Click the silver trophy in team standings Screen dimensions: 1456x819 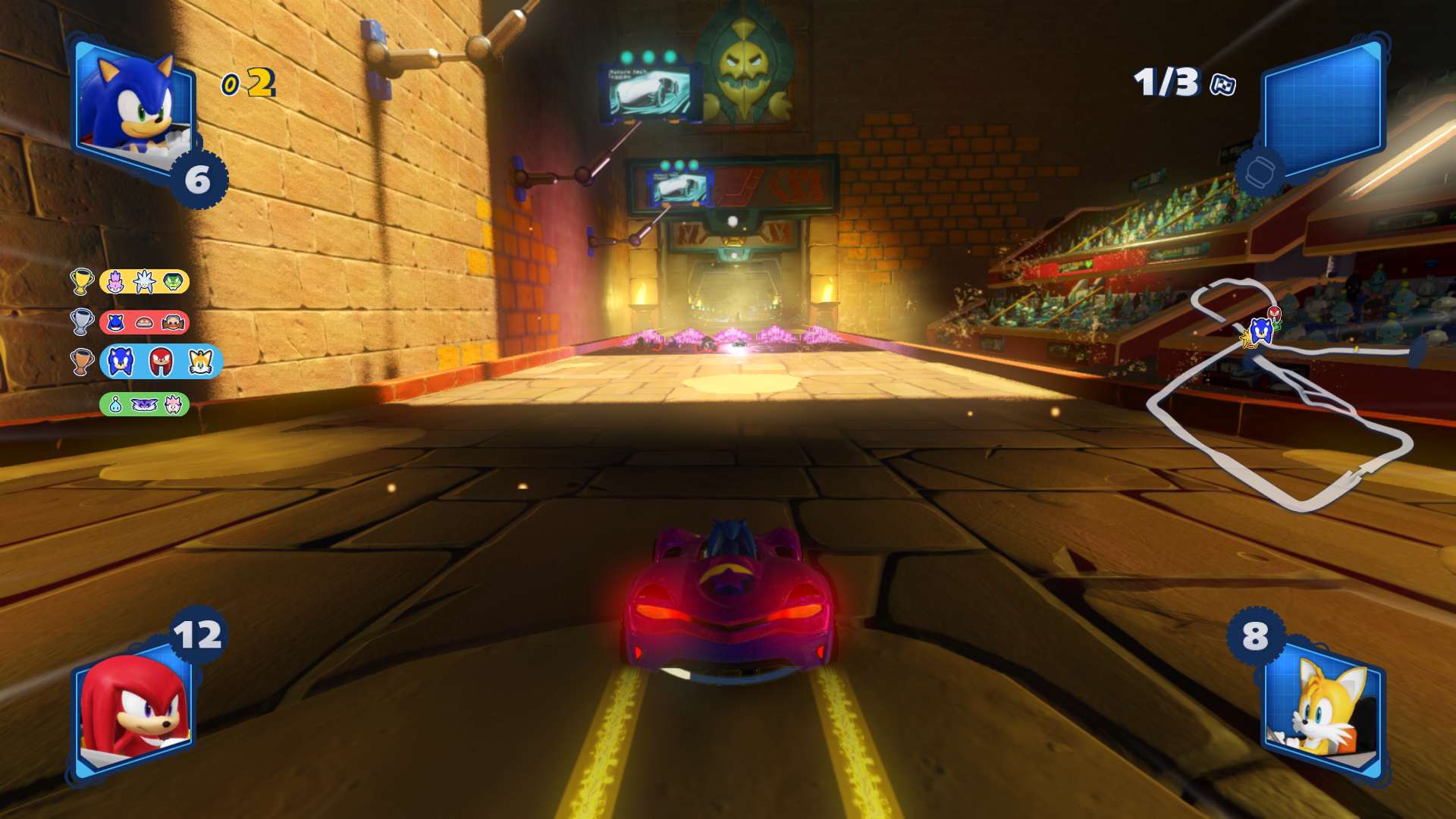tap(81, 321)
